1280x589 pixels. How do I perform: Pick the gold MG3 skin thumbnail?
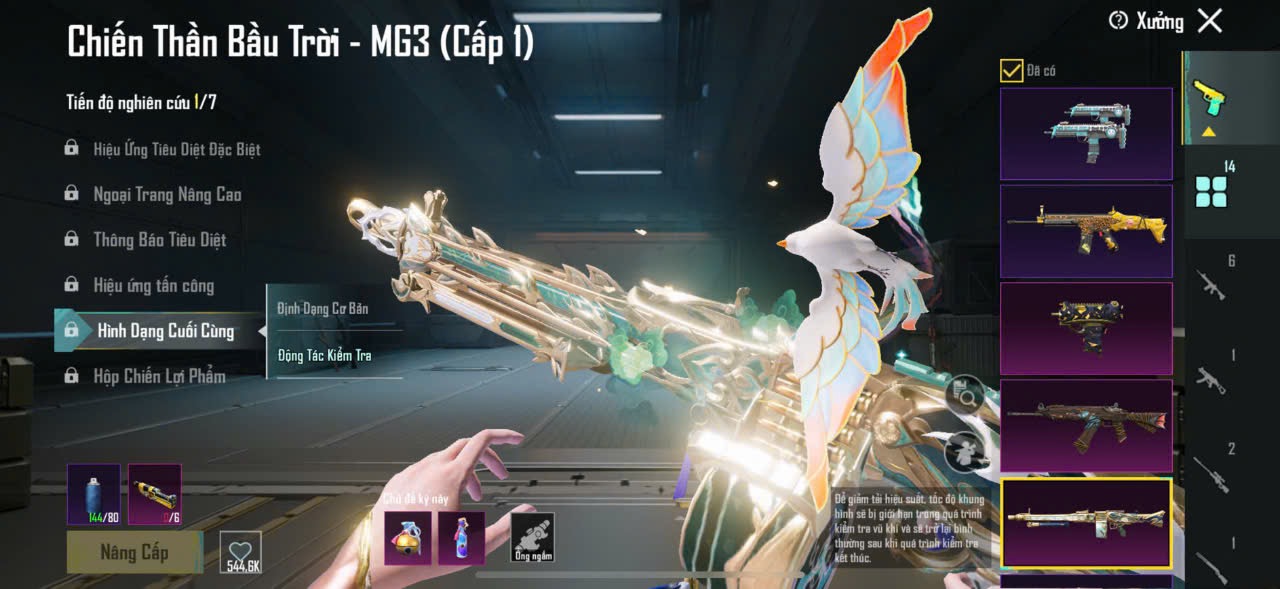1086,522
